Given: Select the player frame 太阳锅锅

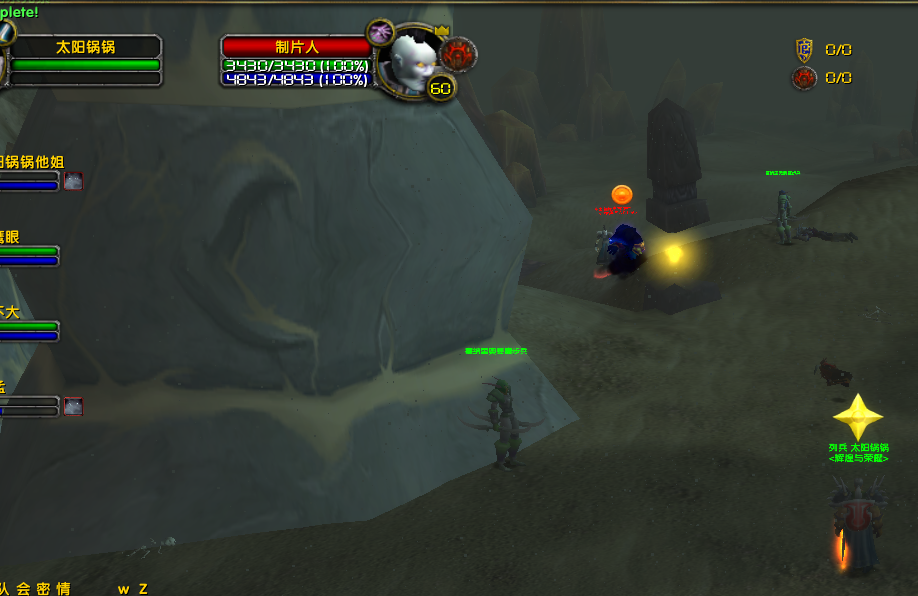Looking at the screenshot, I should click(x=85, y=47).
